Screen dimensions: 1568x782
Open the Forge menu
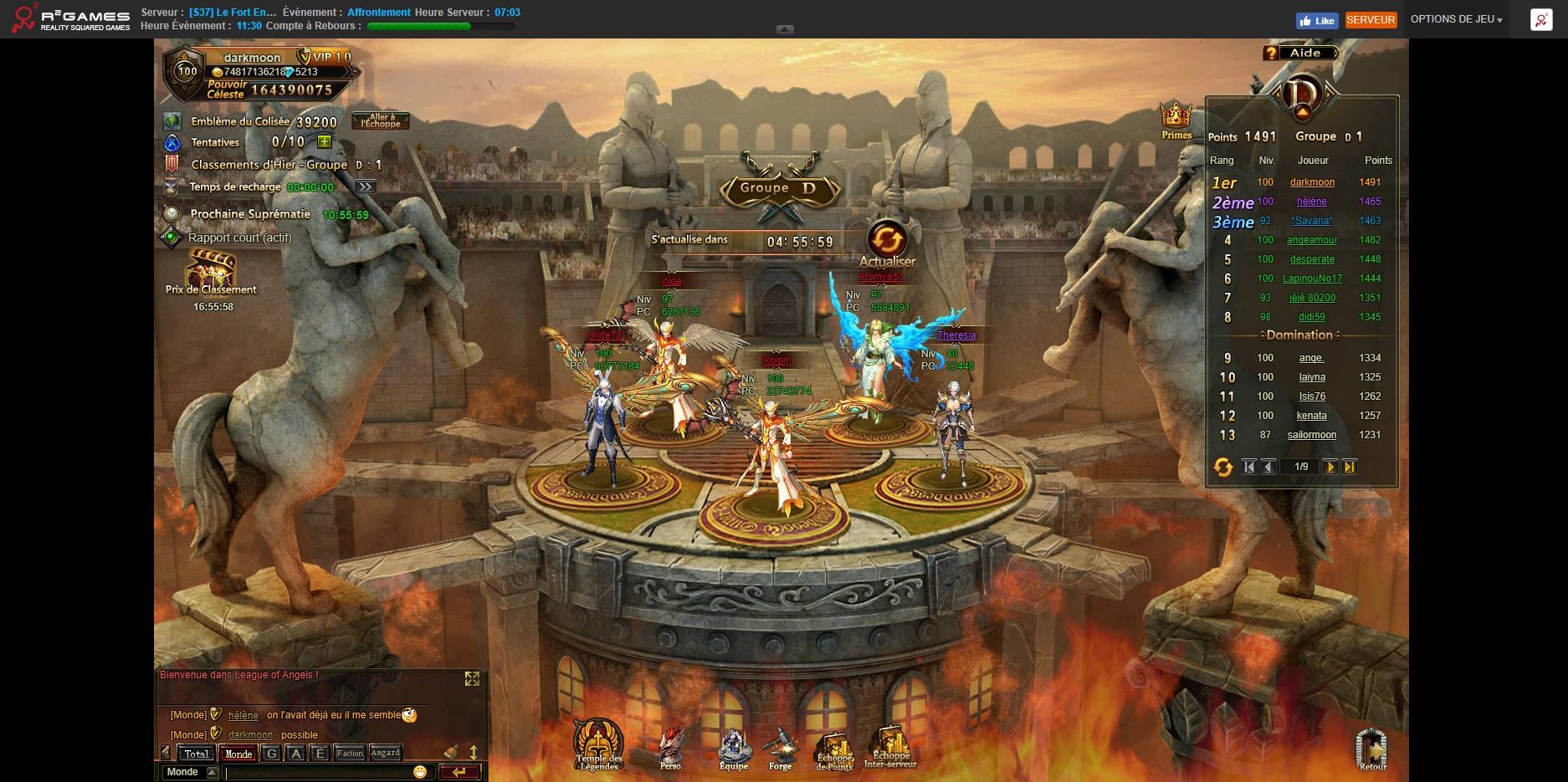[780, 746]
